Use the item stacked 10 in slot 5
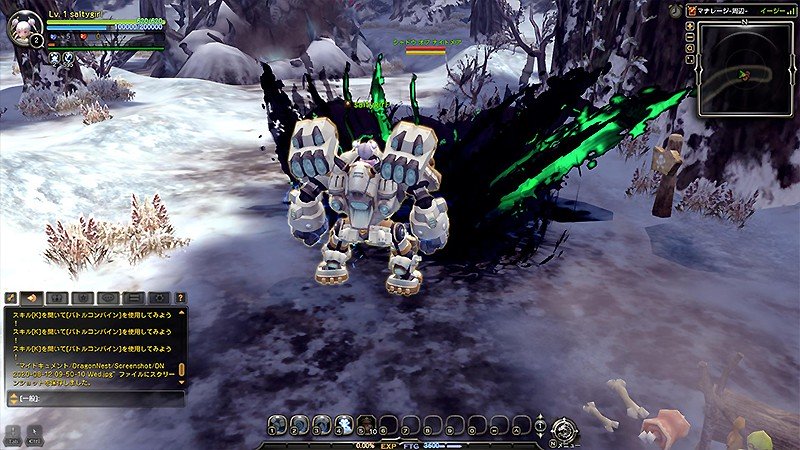The image size is (800, 450). click(366, 426)
